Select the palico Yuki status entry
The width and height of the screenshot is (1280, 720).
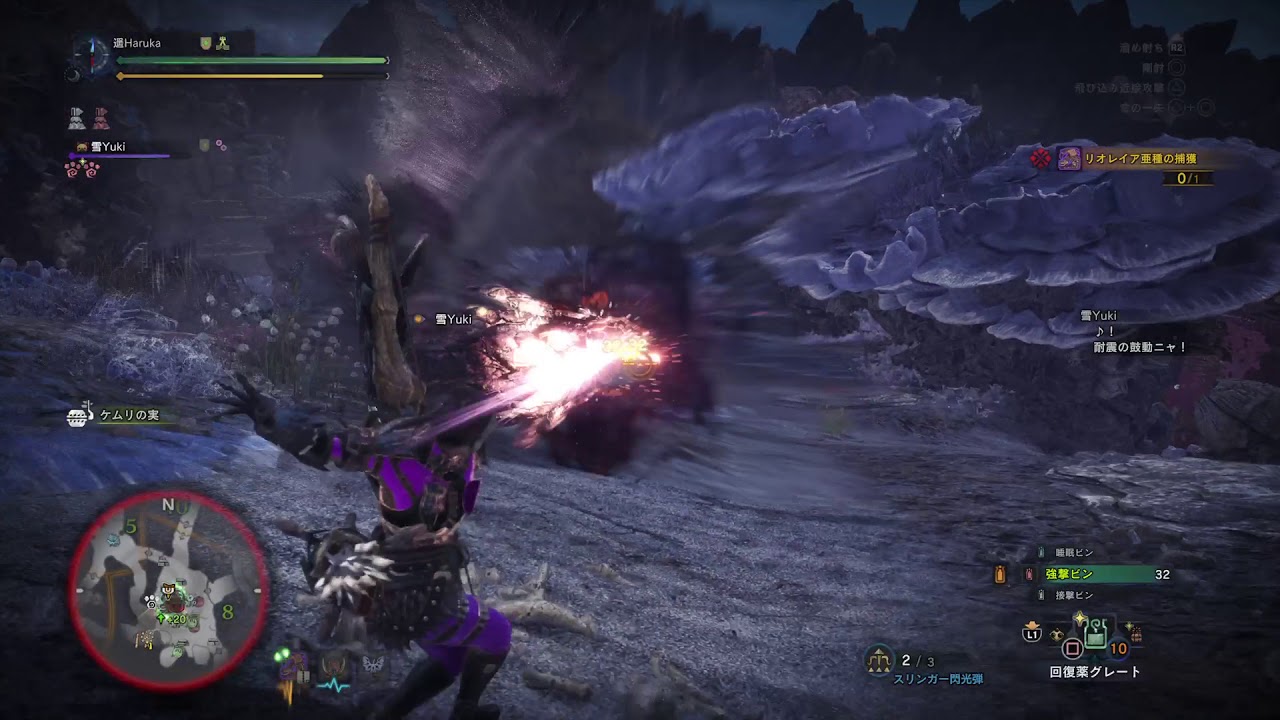(108, 147)
